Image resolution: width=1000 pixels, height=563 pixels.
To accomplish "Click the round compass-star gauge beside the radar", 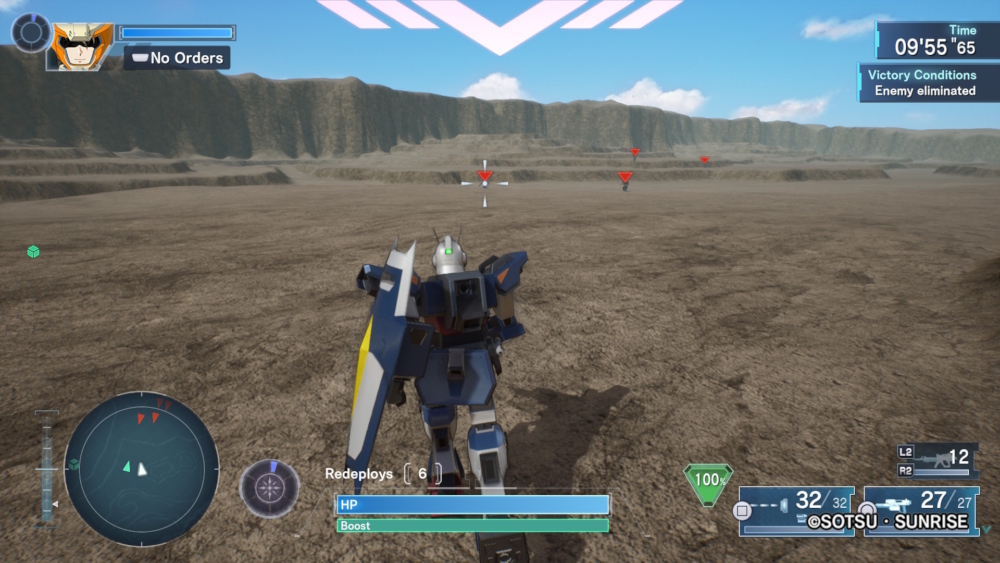I will pos(269,488).
